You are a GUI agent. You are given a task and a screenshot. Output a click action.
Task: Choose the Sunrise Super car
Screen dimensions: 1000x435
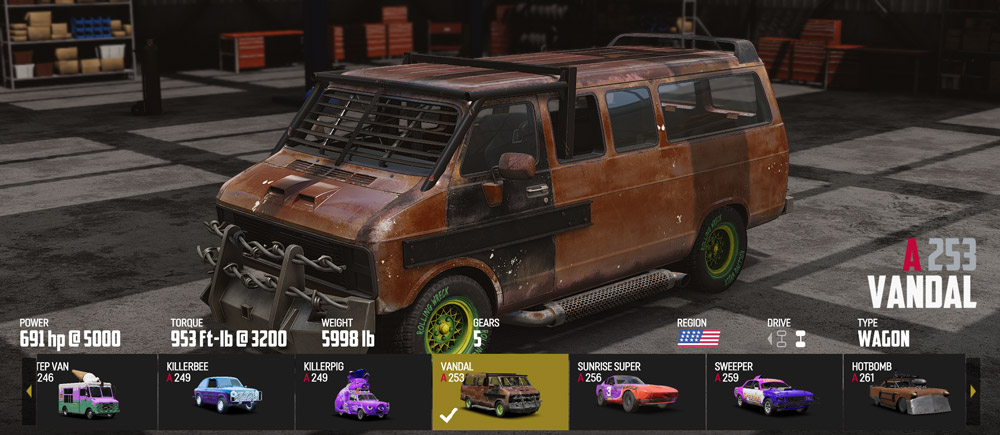click(637, 392)
